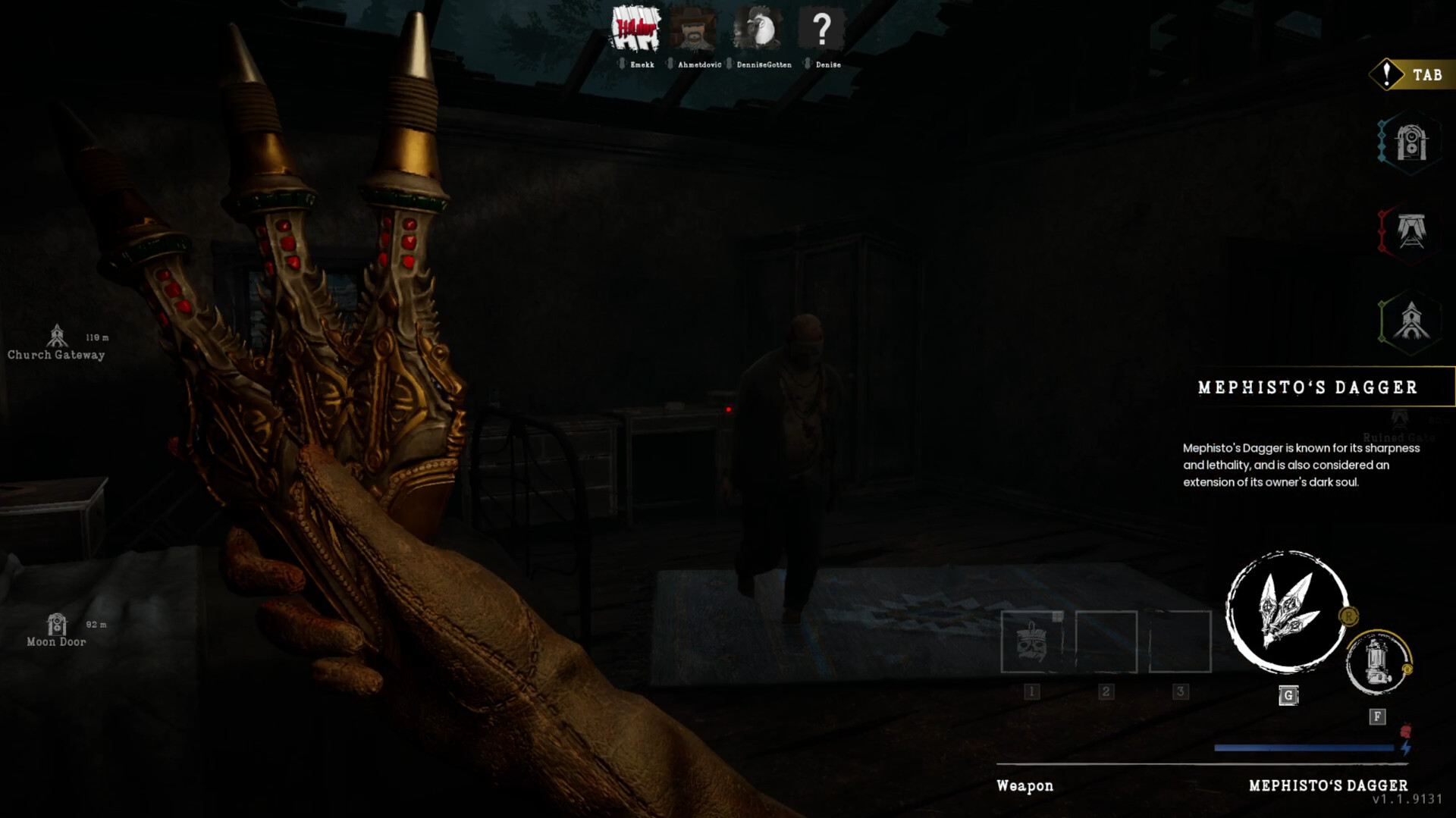
Task: Select Emekk's player portrait
Action: (x=635, y=30)
